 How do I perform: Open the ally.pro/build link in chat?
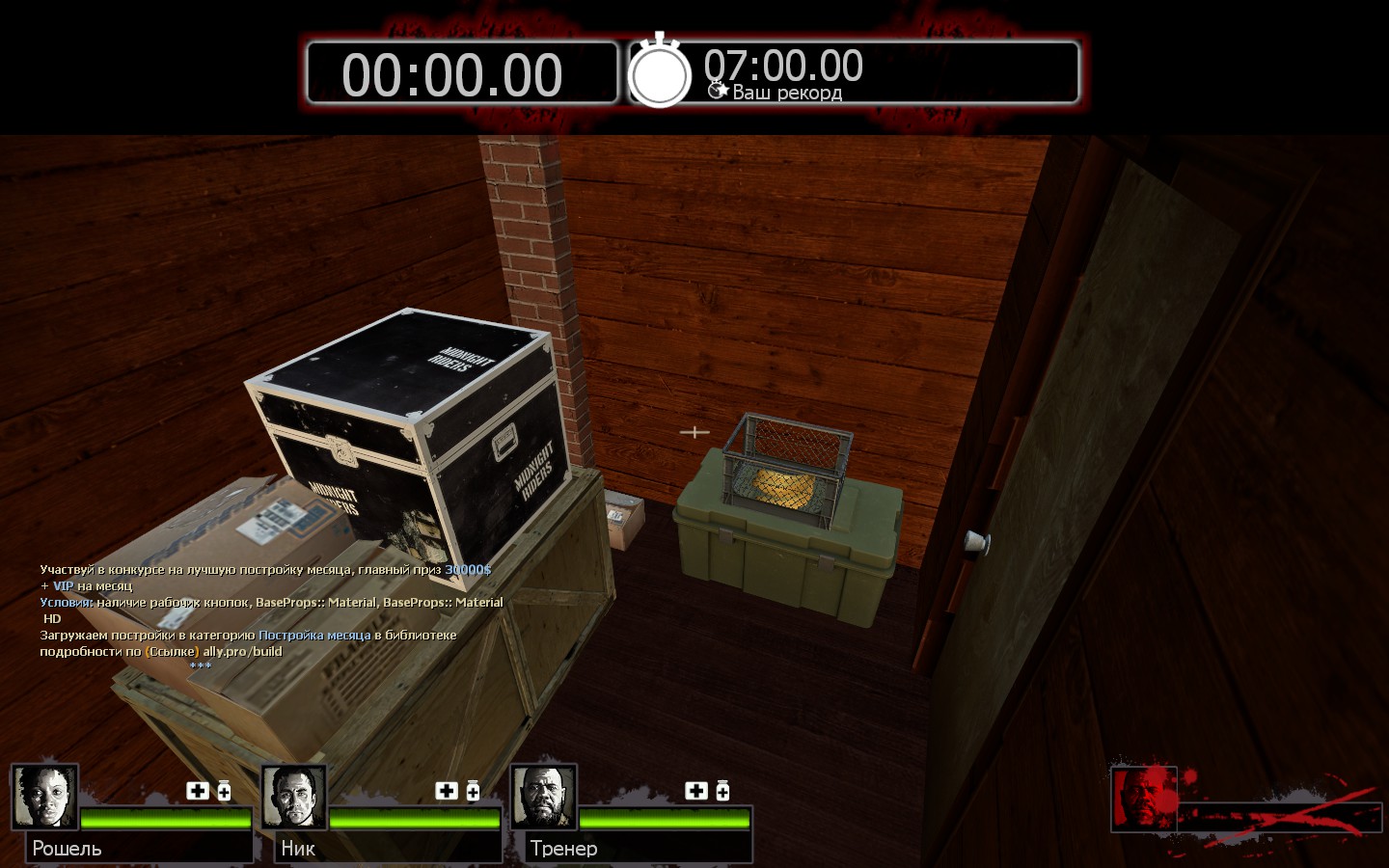tap(242, 652)
